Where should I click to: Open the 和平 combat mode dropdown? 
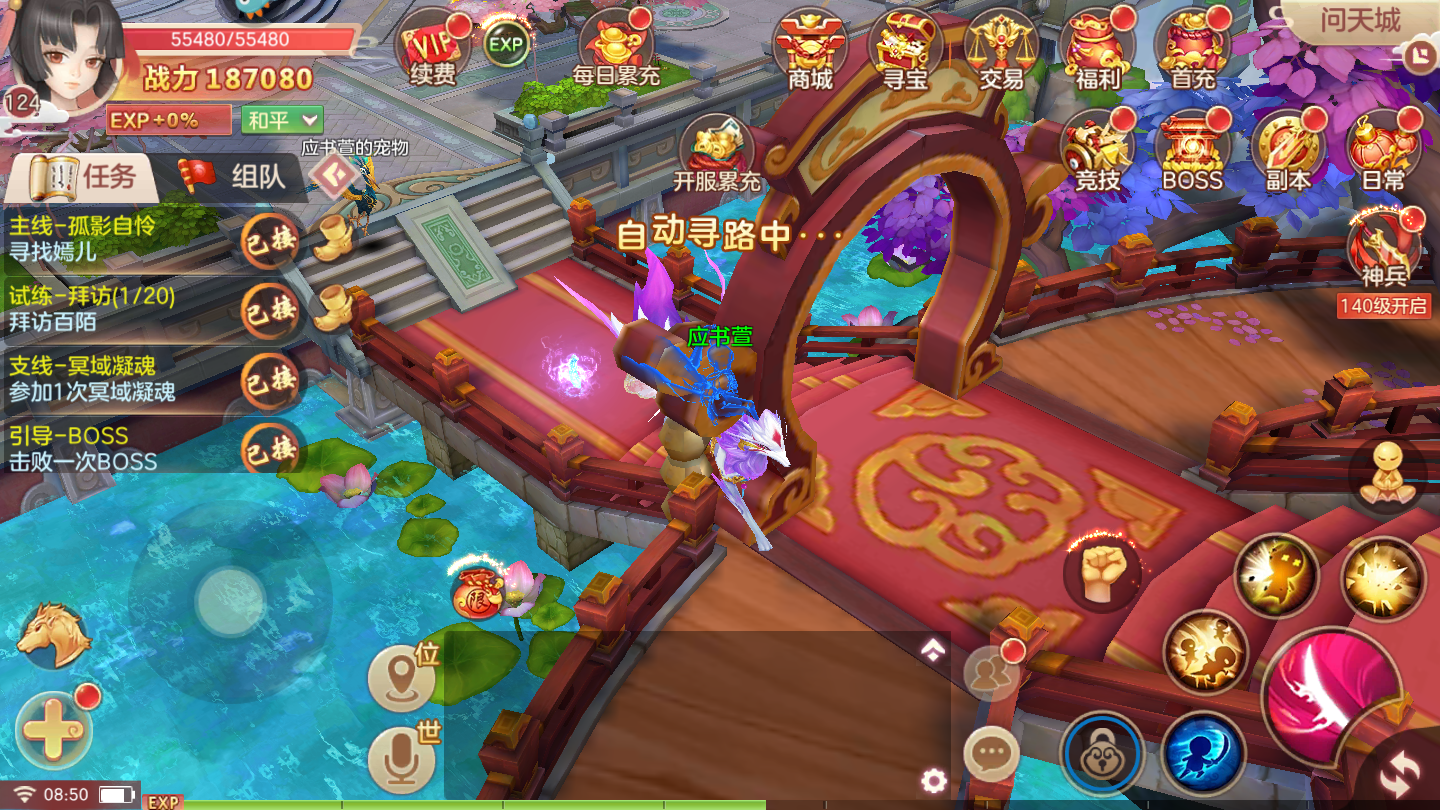coord(283,120)
